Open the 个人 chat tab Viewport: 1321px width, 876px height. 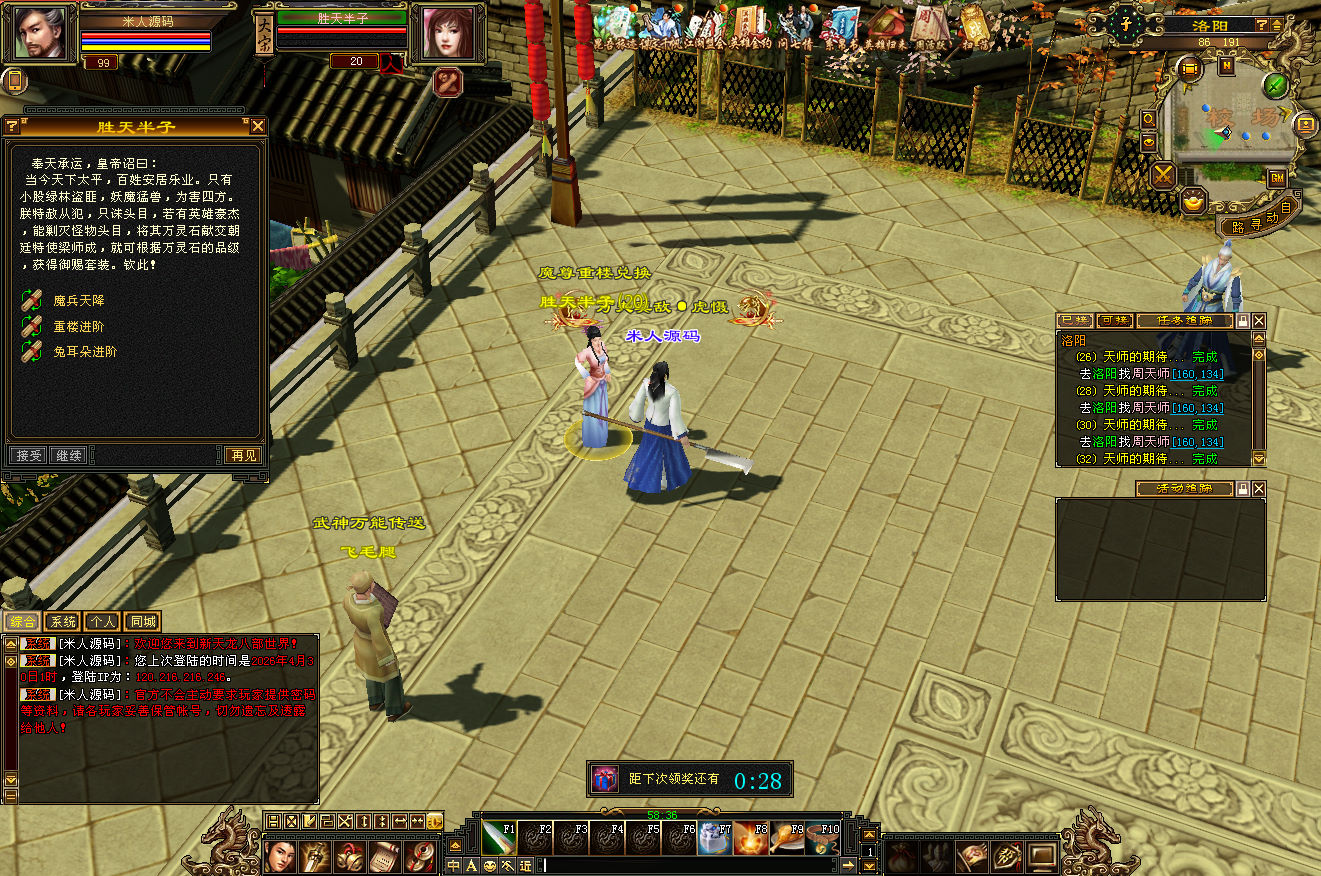(x=102, y=621)
